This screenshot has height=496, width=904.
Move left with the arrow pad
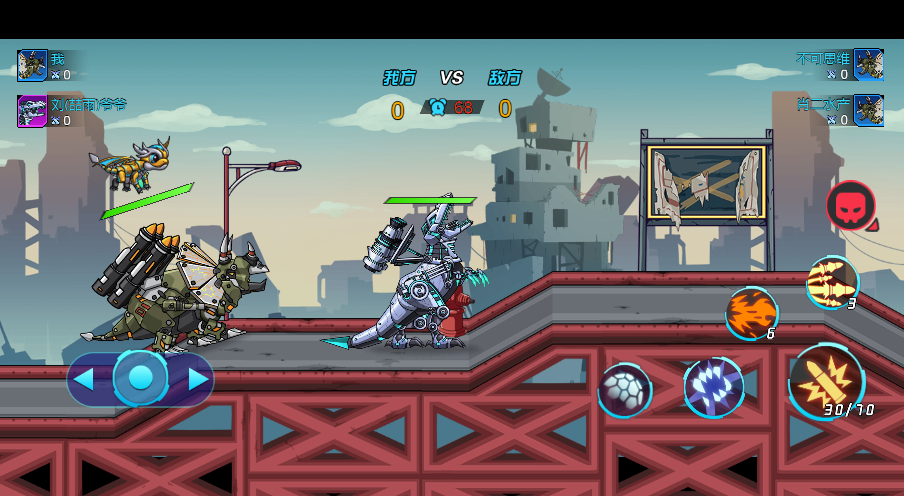pos(85,379)
